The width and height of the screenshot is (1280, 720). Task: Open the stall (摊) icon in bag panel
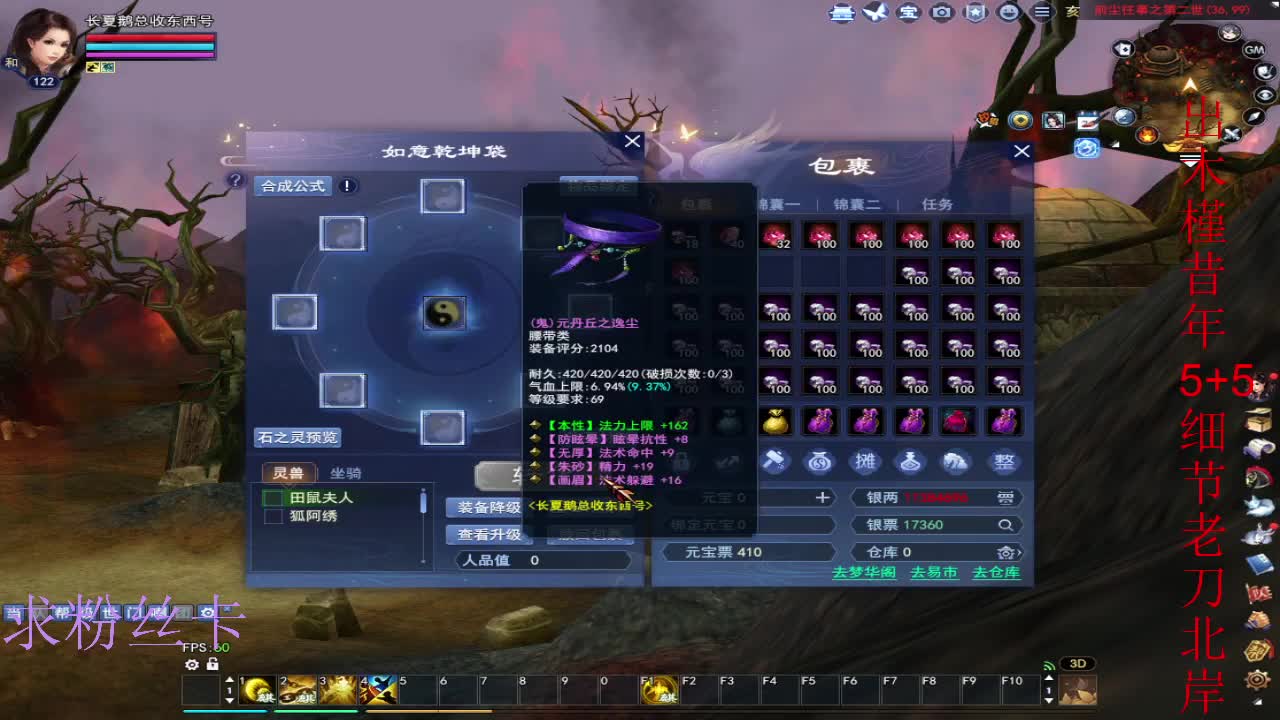pos(865,461)
